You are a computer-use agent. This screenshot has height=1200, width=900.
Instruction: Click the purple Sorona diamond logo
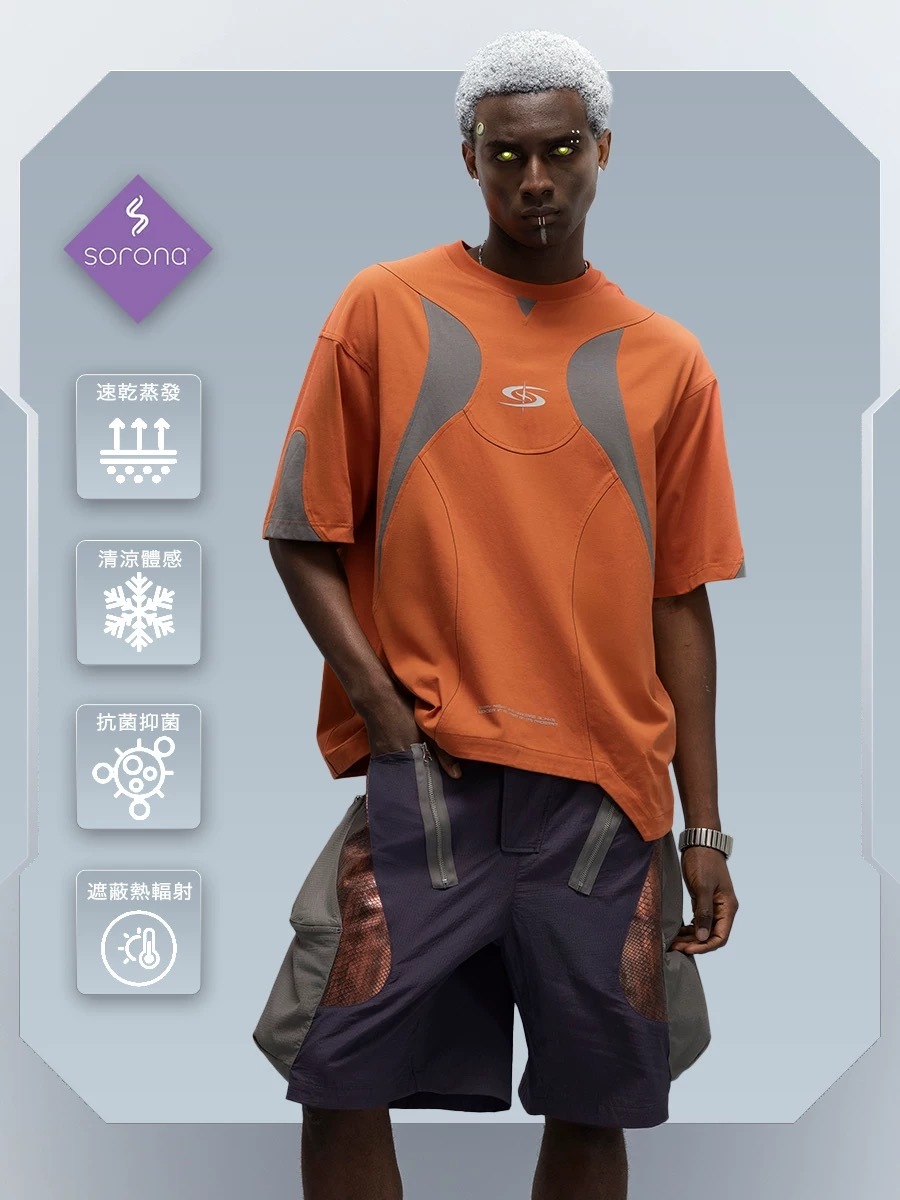point(138,248)
